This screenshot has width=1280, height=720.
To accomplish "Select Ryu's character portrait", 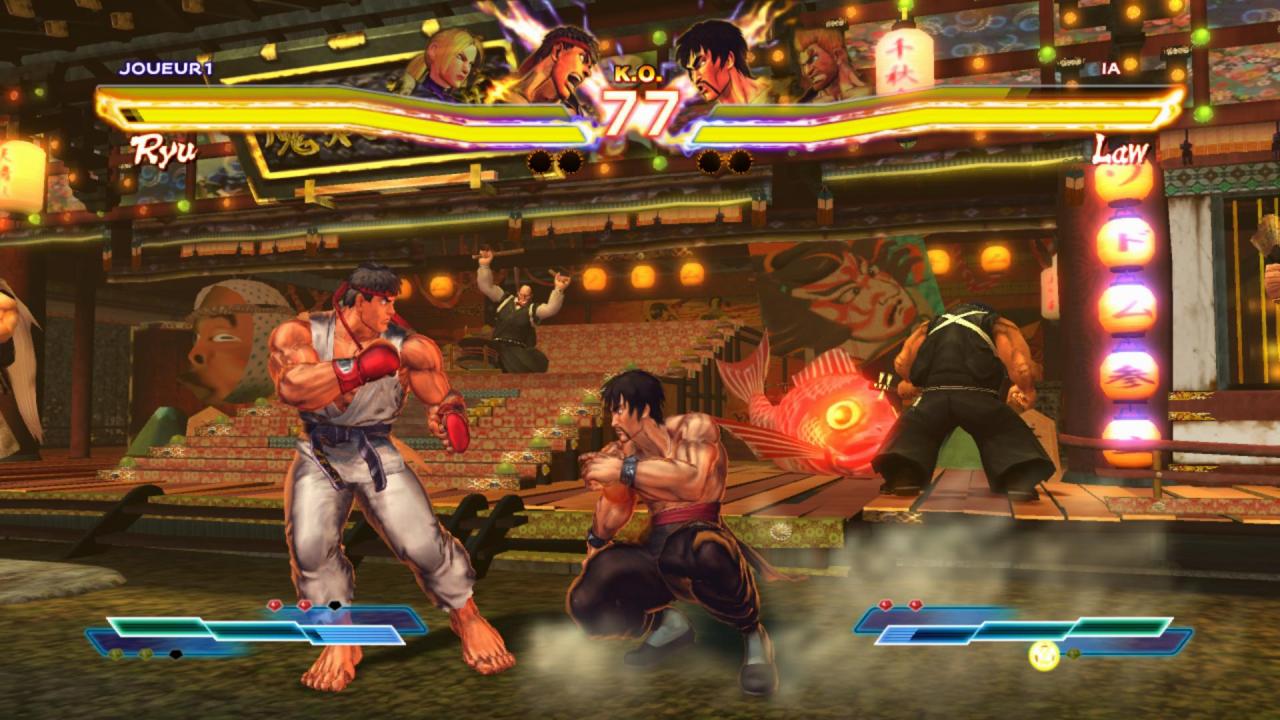I will (562, 55).
